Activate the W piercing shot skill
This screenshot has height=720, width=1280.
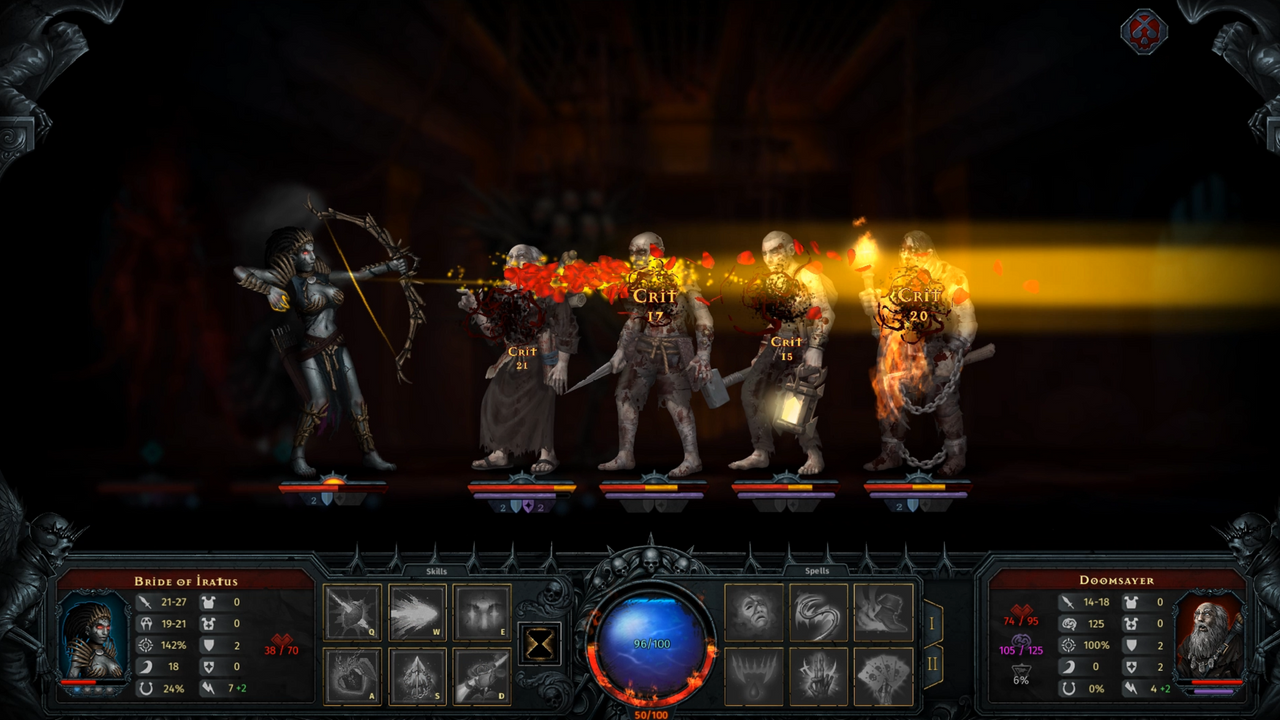[417, 613]
